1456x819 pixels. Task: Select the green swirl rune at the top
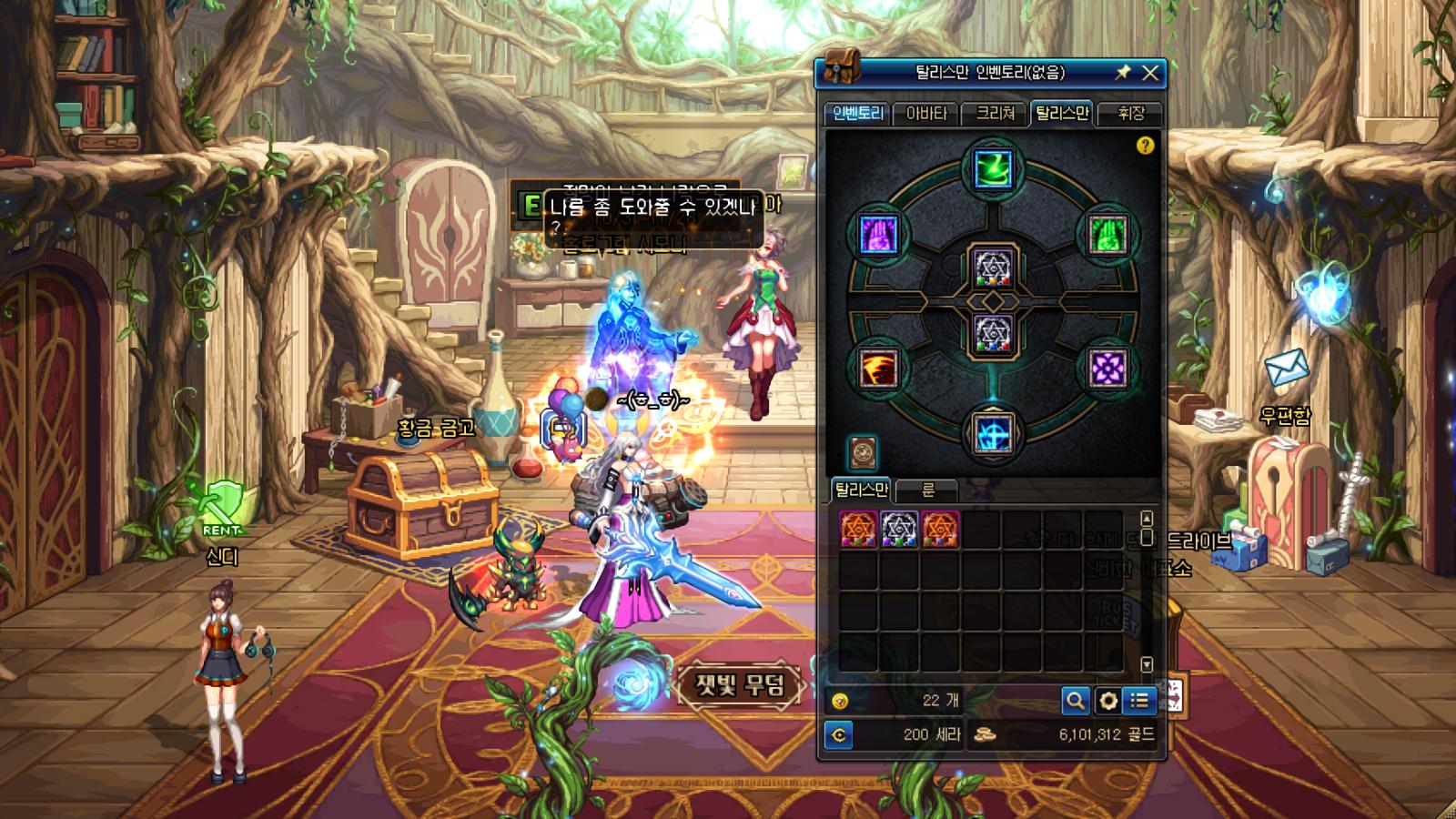point(993,169)
